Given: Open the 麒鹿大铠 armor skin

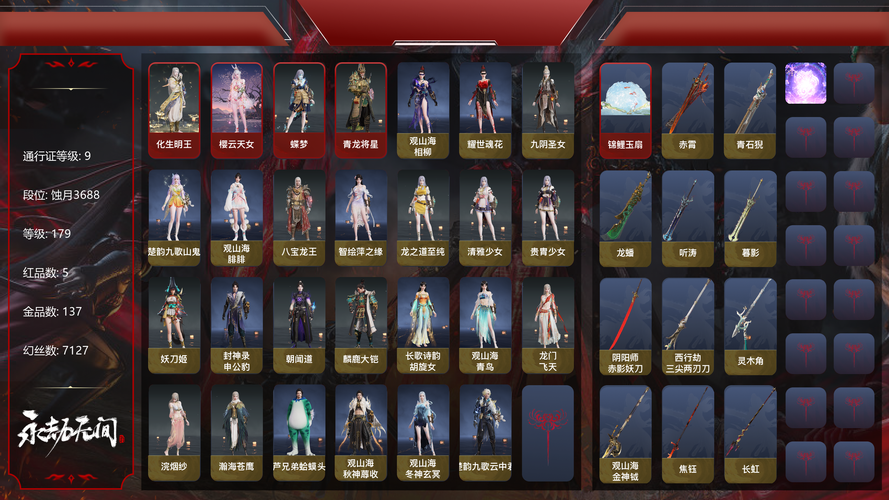Looking at the screenshot, I should pyautogui.click(x=360, y=323).
